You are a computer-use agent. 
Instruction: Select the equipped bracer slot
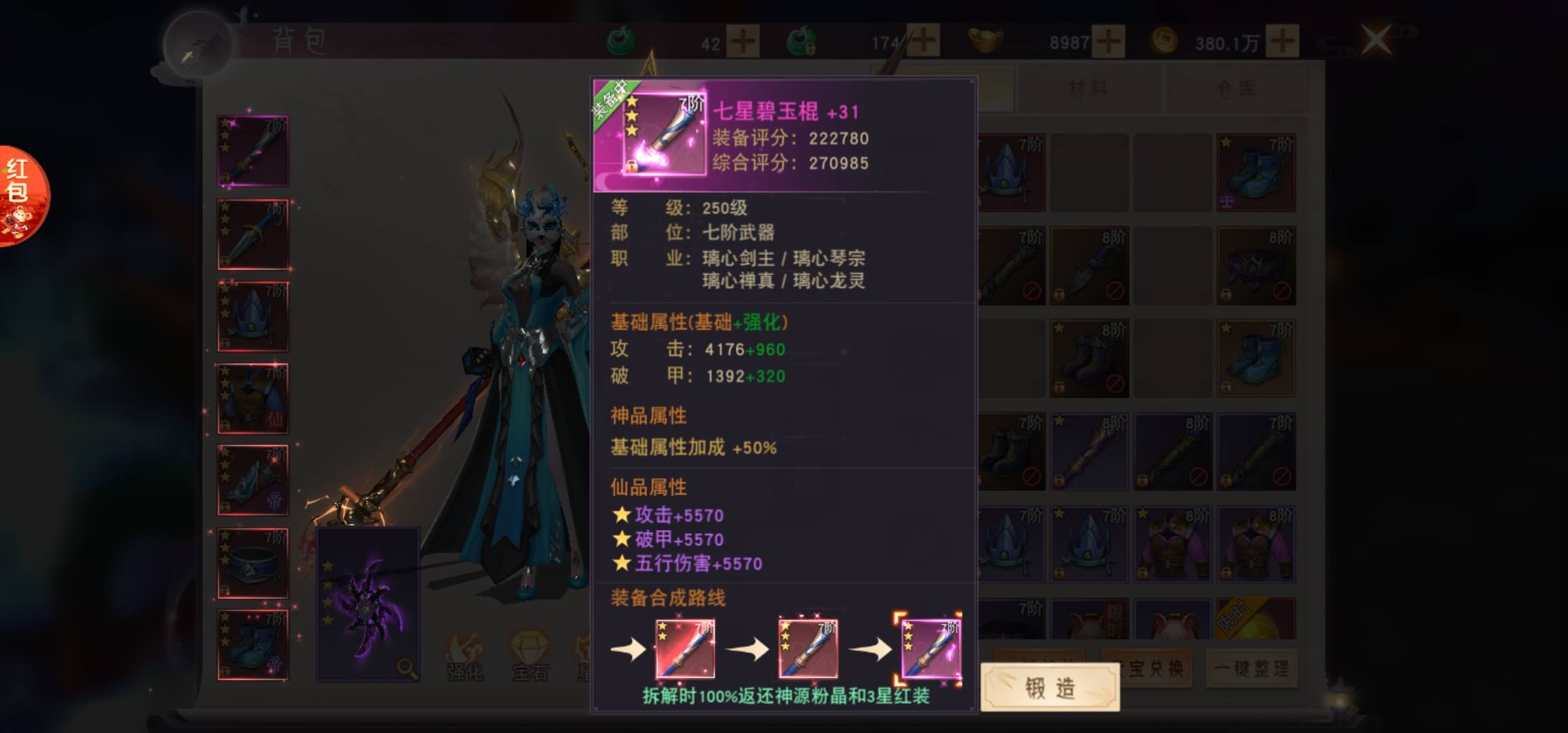(x=253, y=481)
